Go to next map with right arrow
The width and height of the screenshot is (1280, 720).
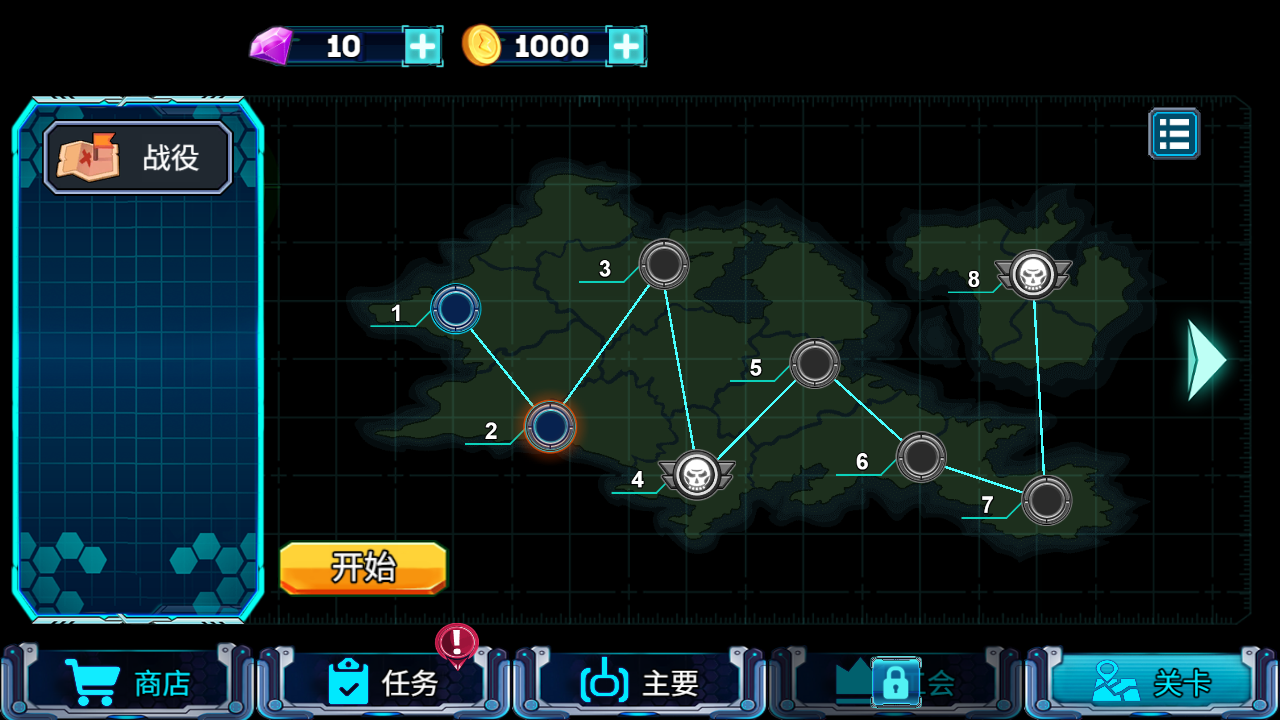click(1205, 360)
